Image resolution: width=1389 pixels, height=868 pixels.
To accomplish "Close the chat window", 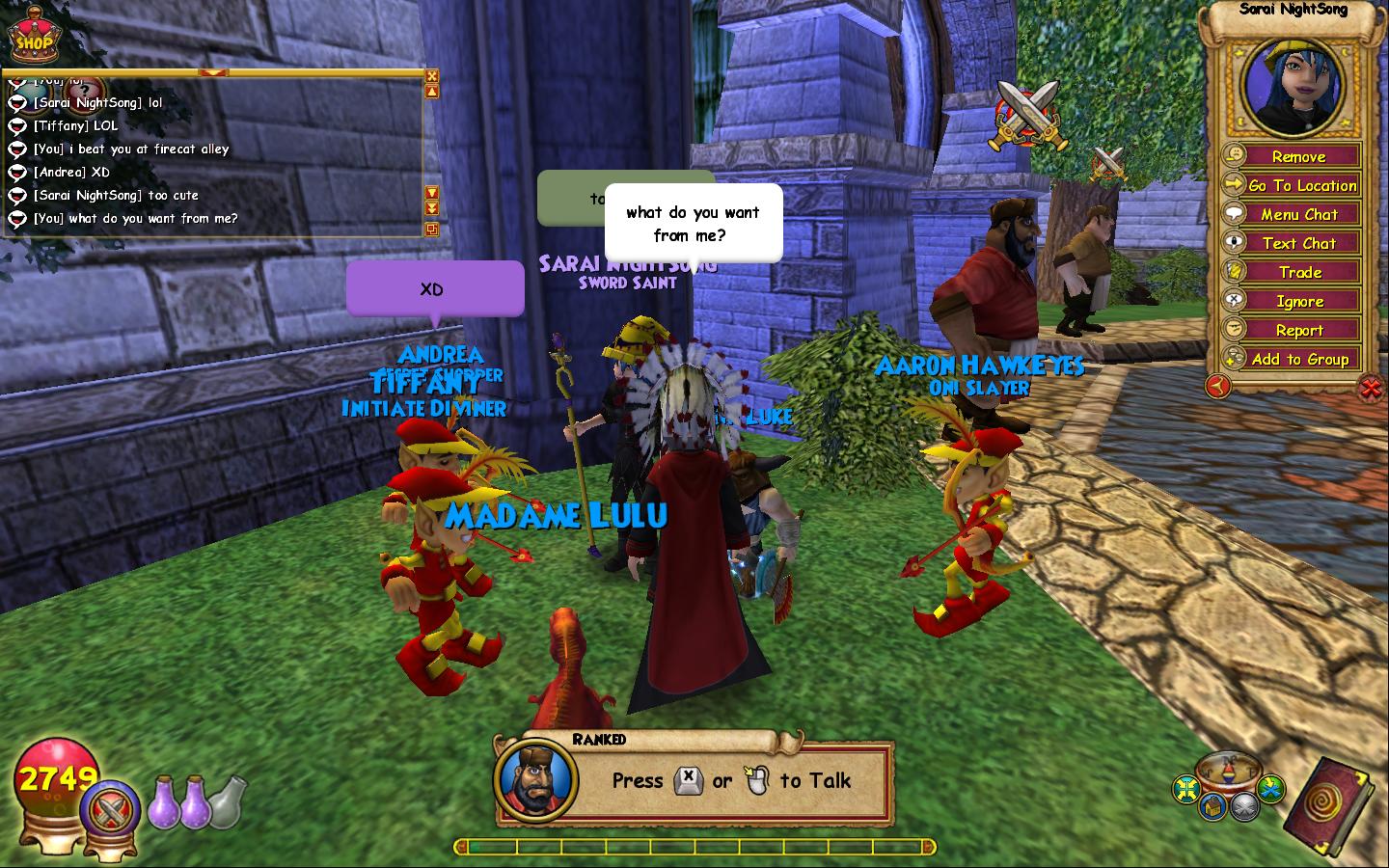I will (x=432, y=76).
